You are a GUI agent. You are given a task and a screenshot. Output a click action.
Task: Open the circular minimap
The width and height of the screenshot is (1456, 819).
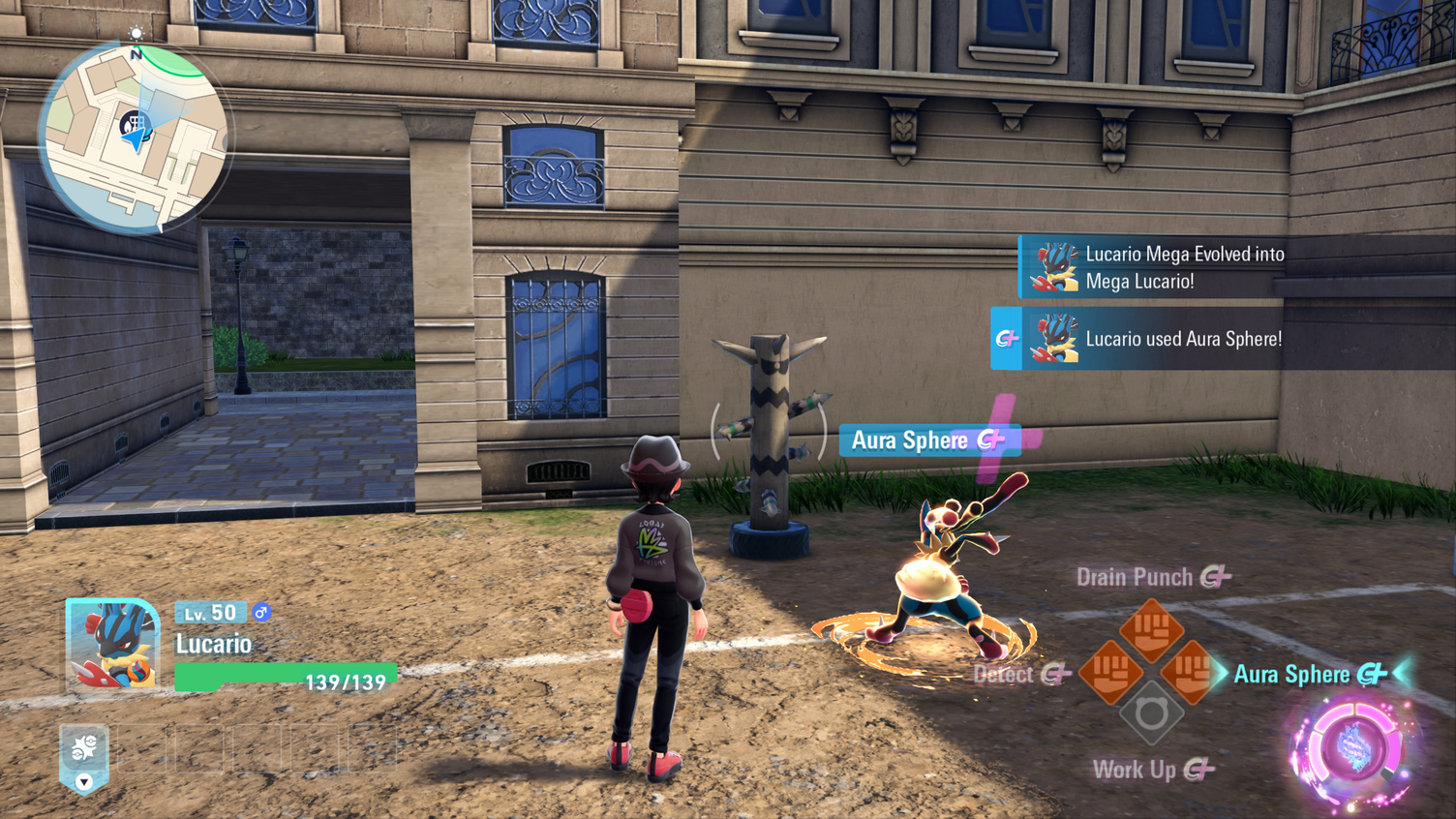click(x=135, y=137)
